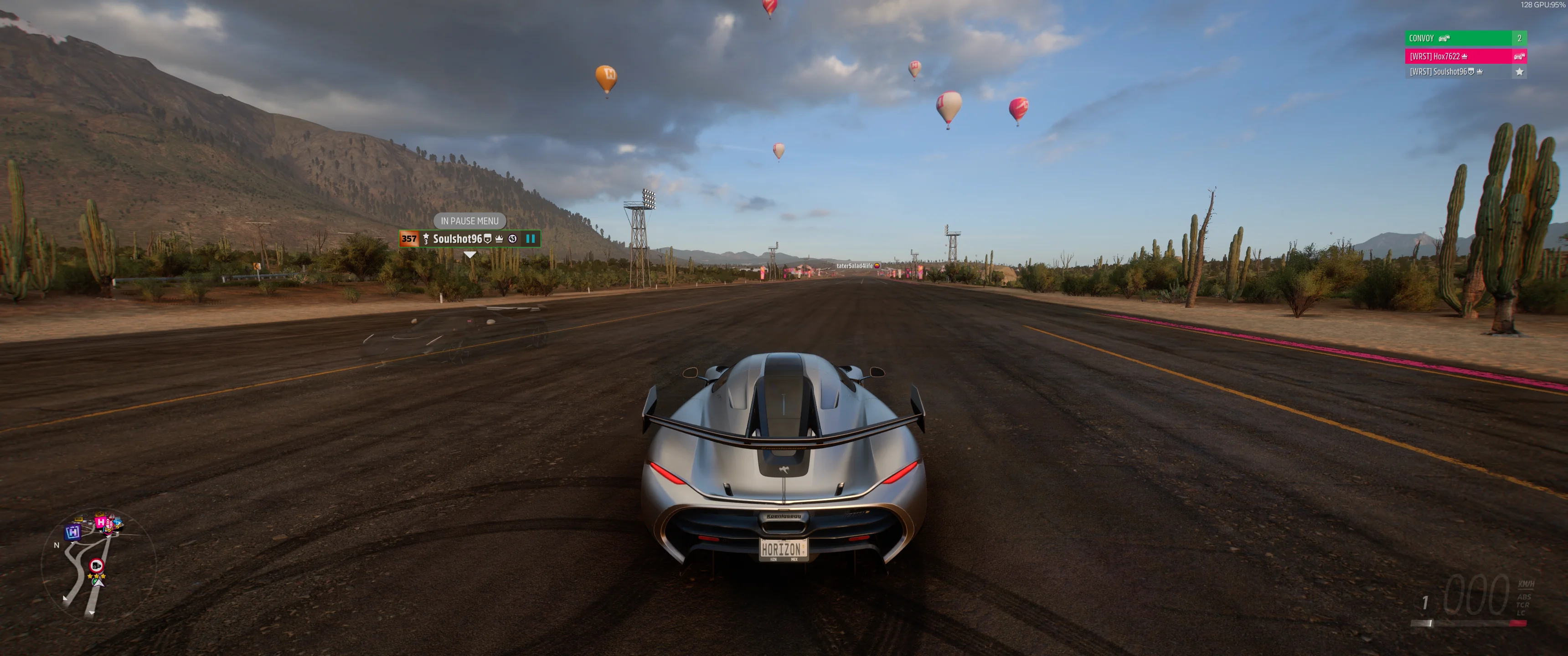Click the white player arrow on the minimap

click(98, 582)
